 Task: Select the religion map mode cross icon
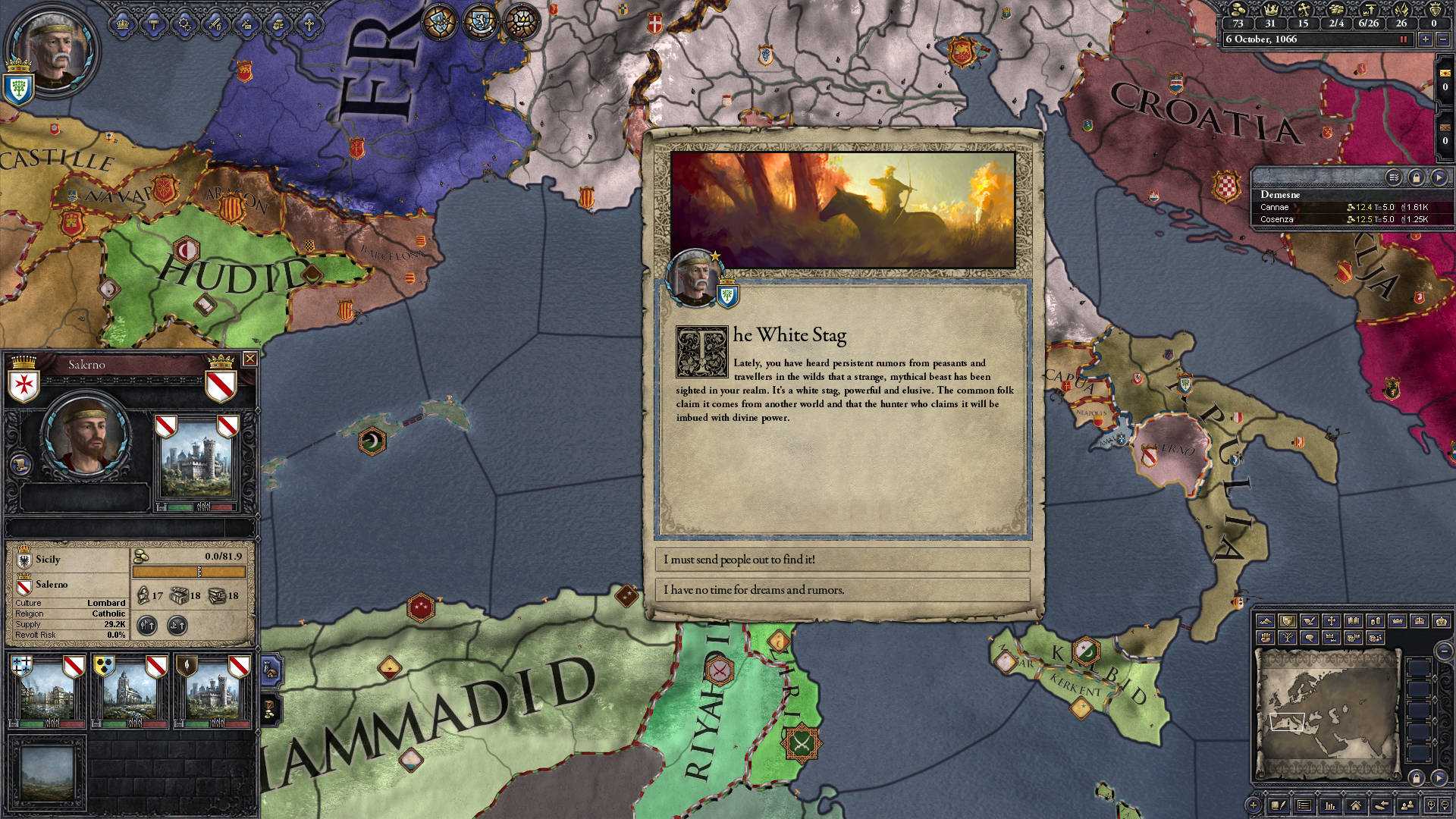pyautogui.click(x=1332, y=621)
